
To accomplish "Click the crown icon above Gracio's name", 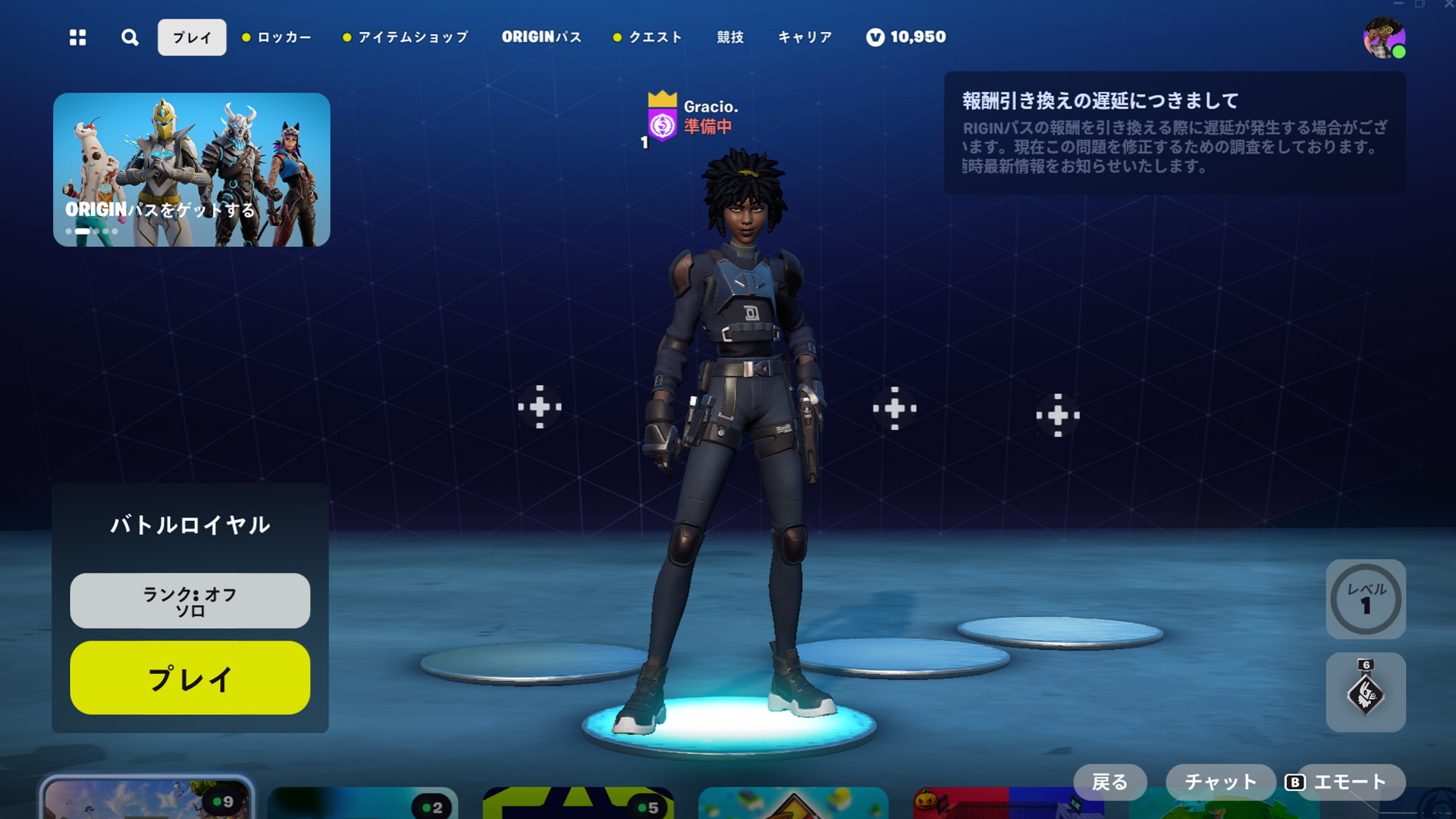I will [663, 100].
